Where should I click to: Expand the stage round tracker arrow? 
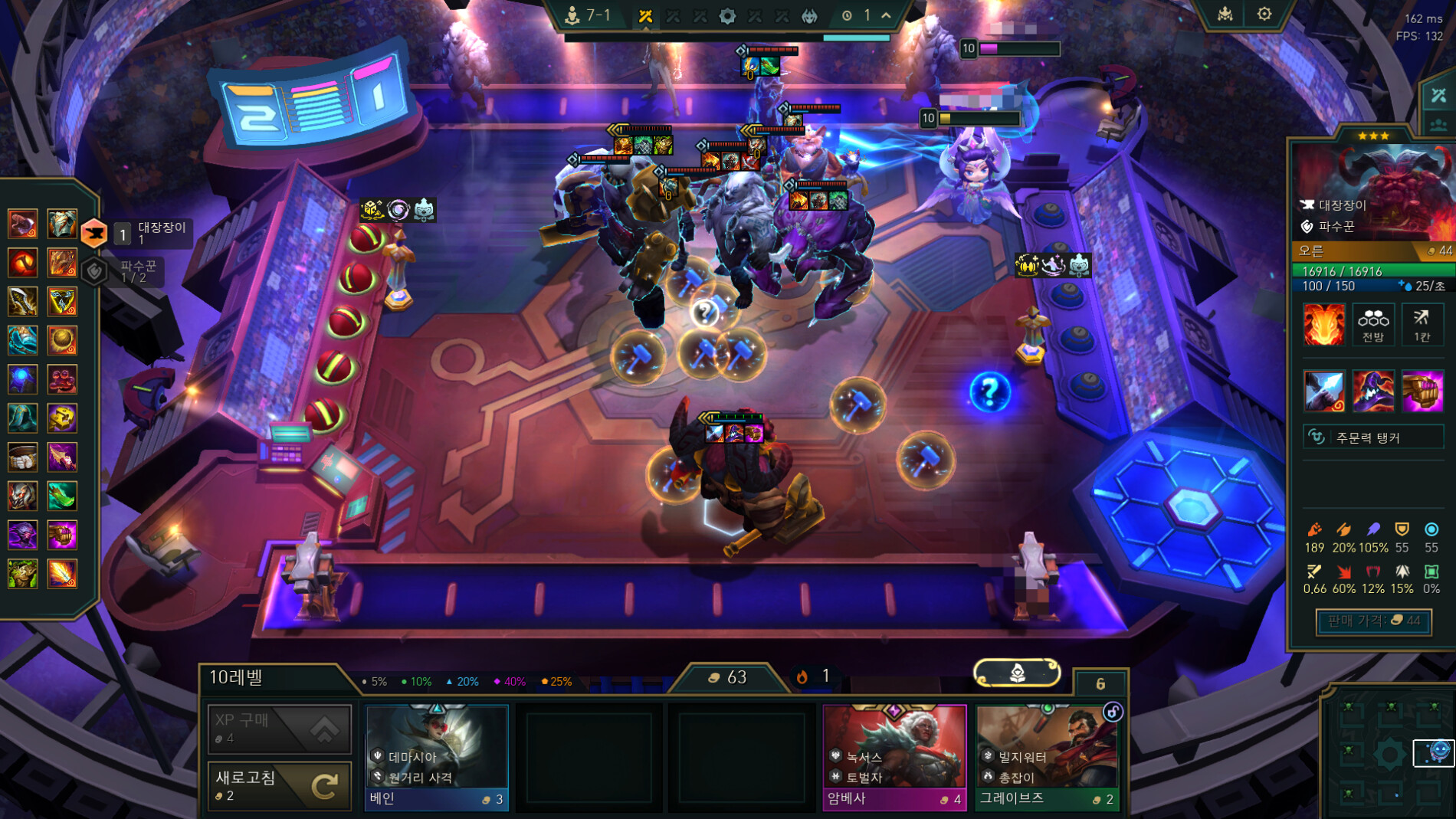tap(887, 15)
